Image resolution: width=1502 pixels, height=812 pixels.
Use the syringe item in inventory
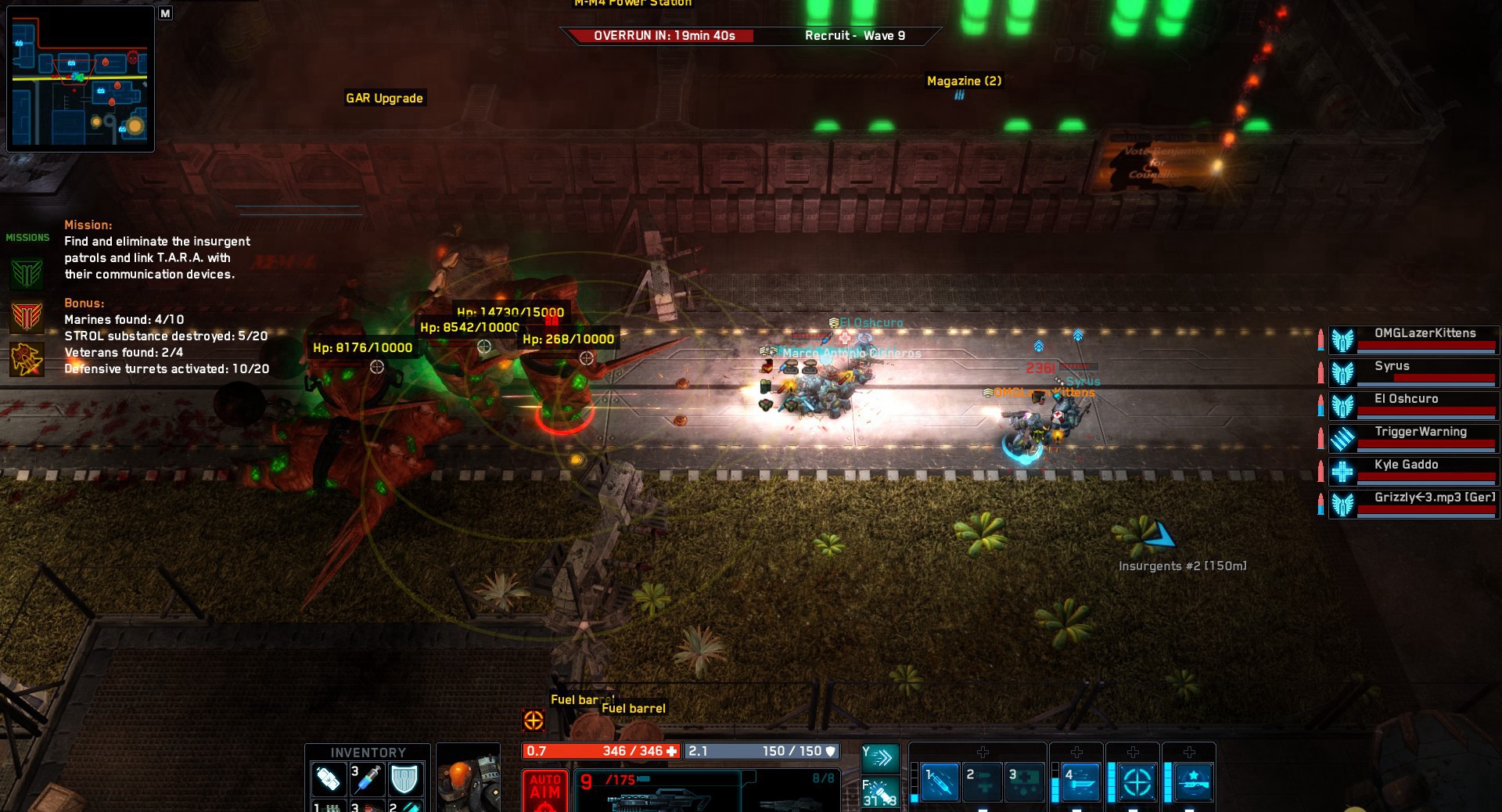(x=366, y=778)
